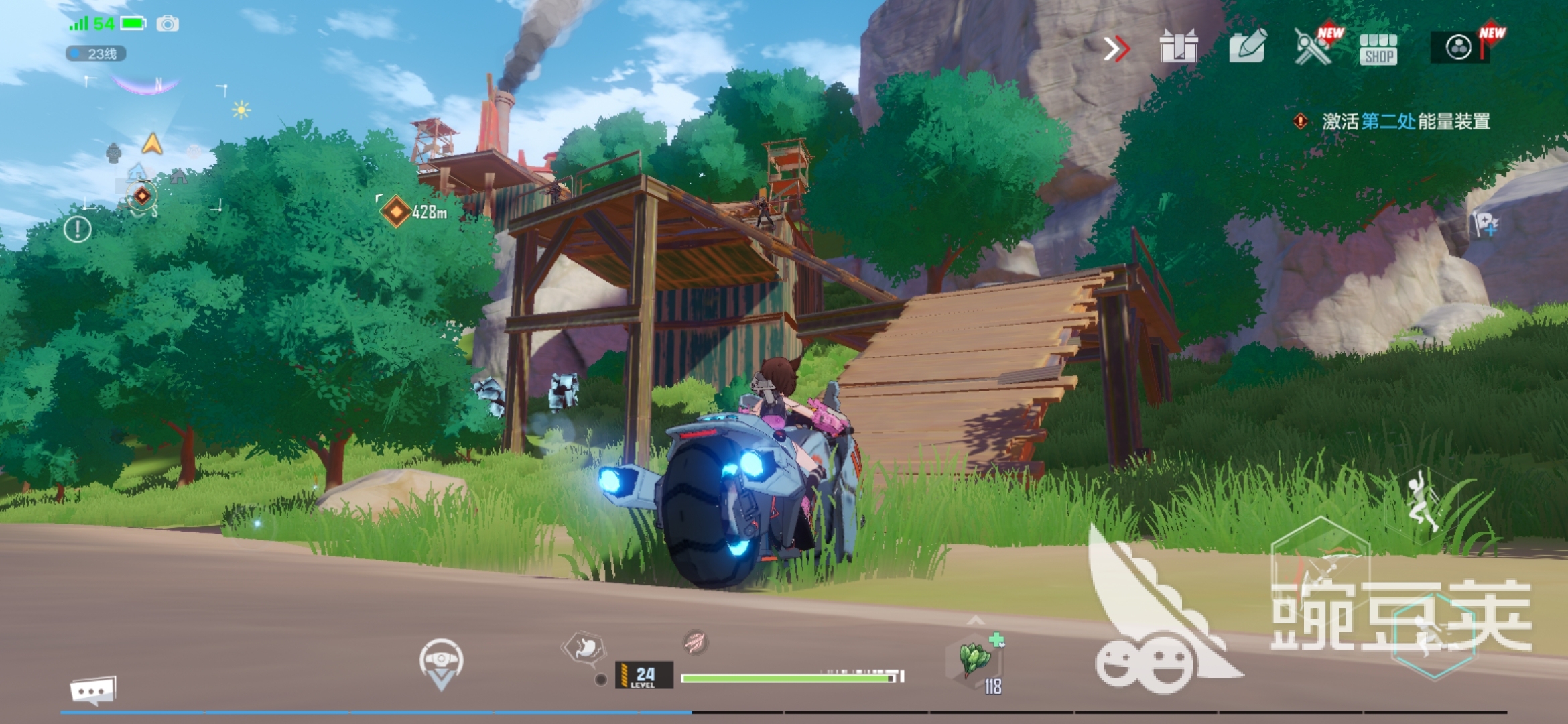Open the SHOP store icon

pyautogui.click(x=1378, y=49)
